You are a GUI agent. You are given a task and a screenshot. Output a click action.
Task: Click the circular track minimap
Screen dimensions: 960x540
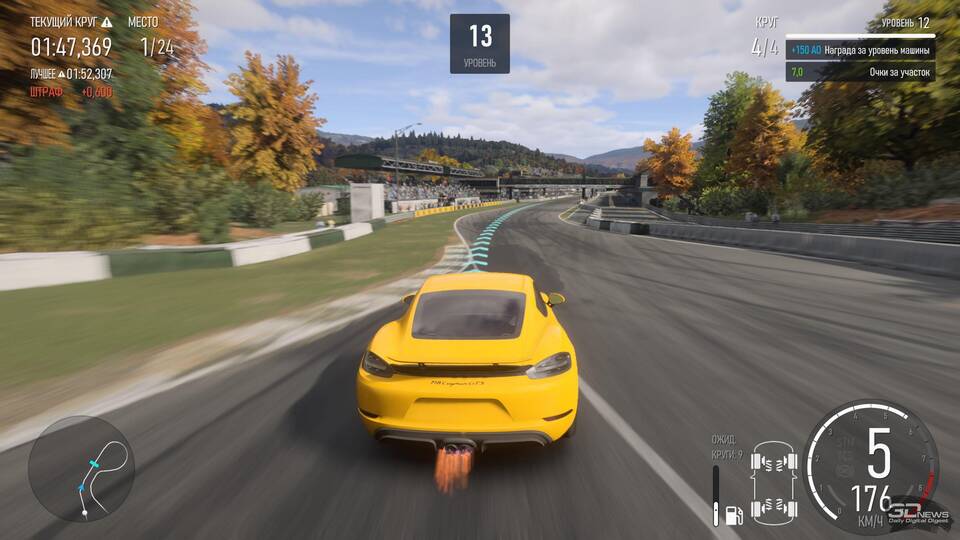coord(81,469)
